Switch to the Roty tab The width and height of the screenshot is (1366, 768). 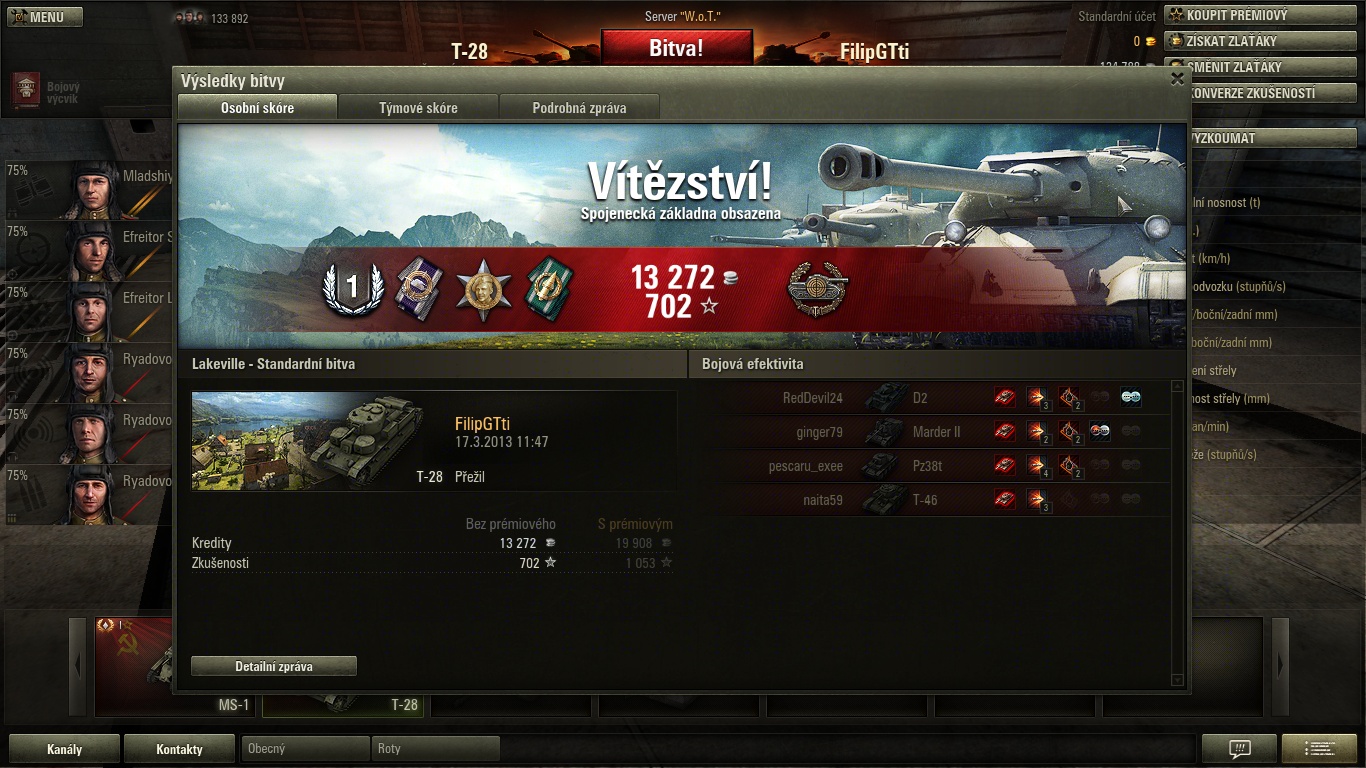[435, 749]
